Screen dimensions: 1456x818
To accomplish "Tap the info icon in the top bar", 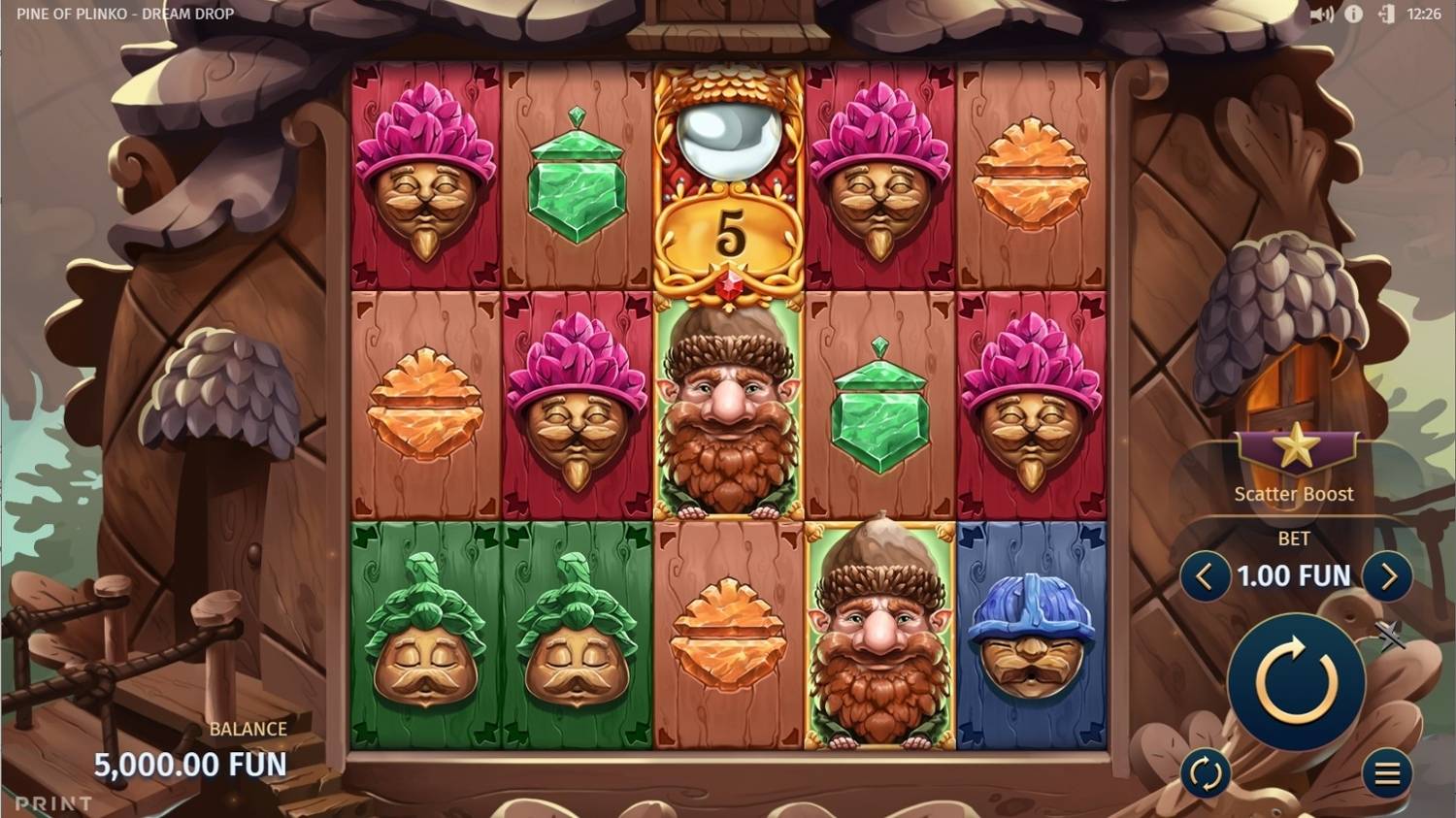I will point(1354,15).
